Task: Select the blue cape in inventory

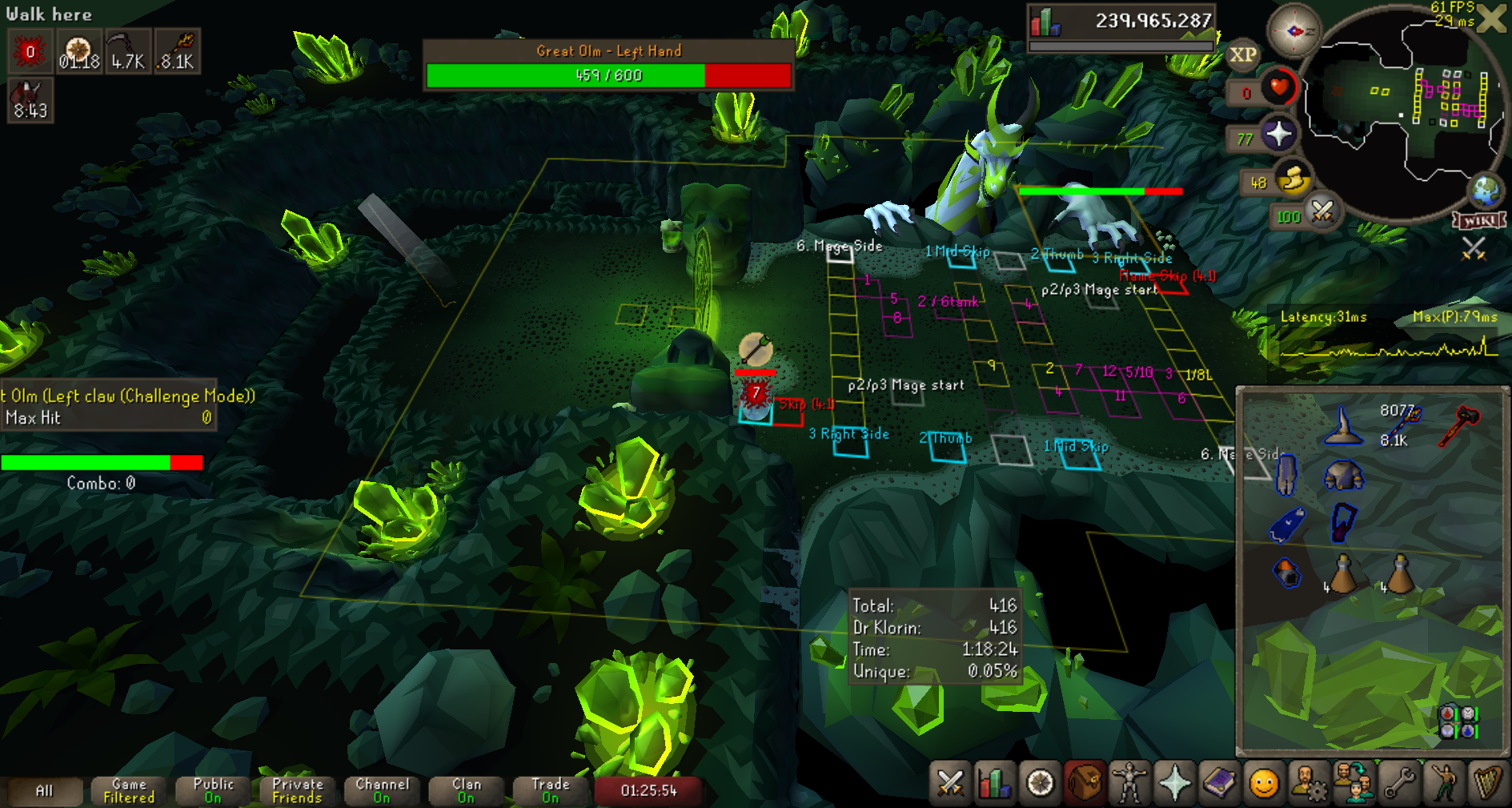Action: [1287, 525]
